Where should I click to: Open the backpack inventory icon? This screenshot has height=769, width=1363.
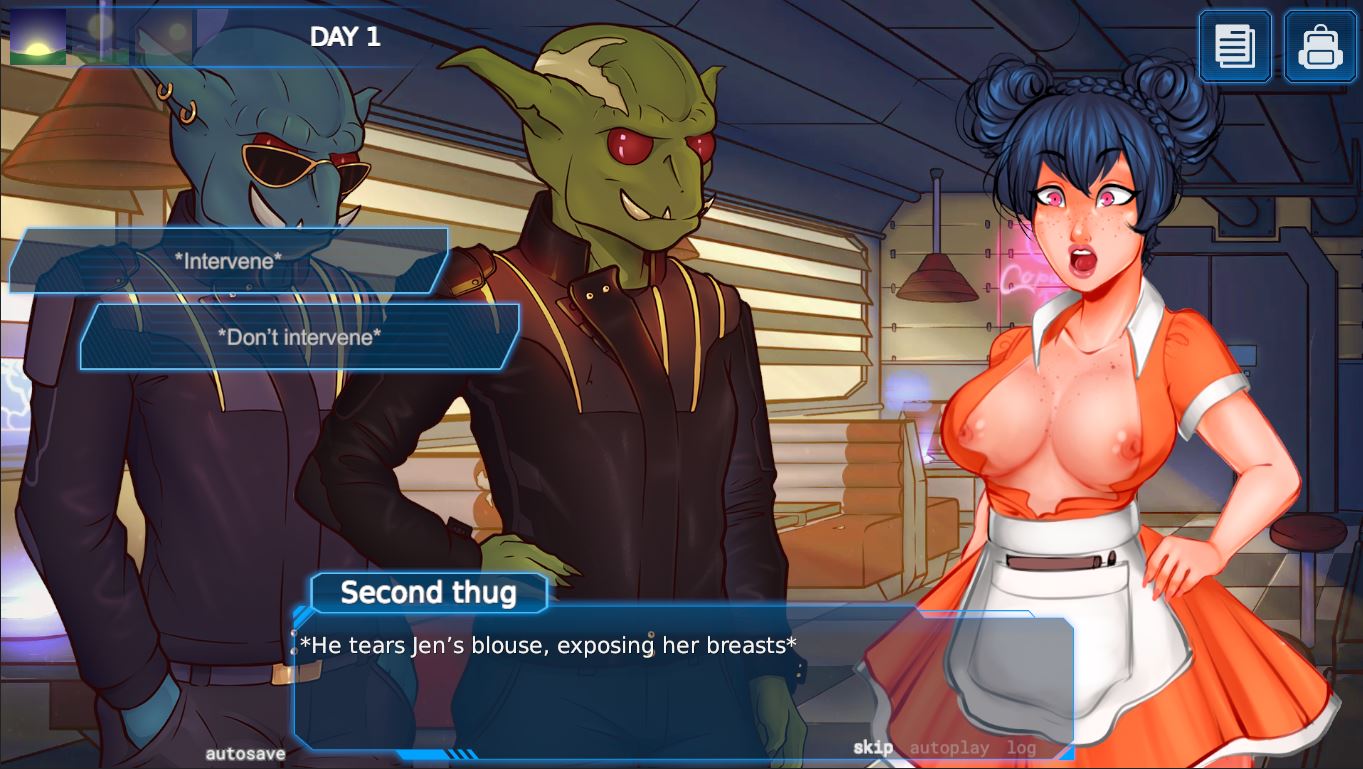click(1319, 45)
